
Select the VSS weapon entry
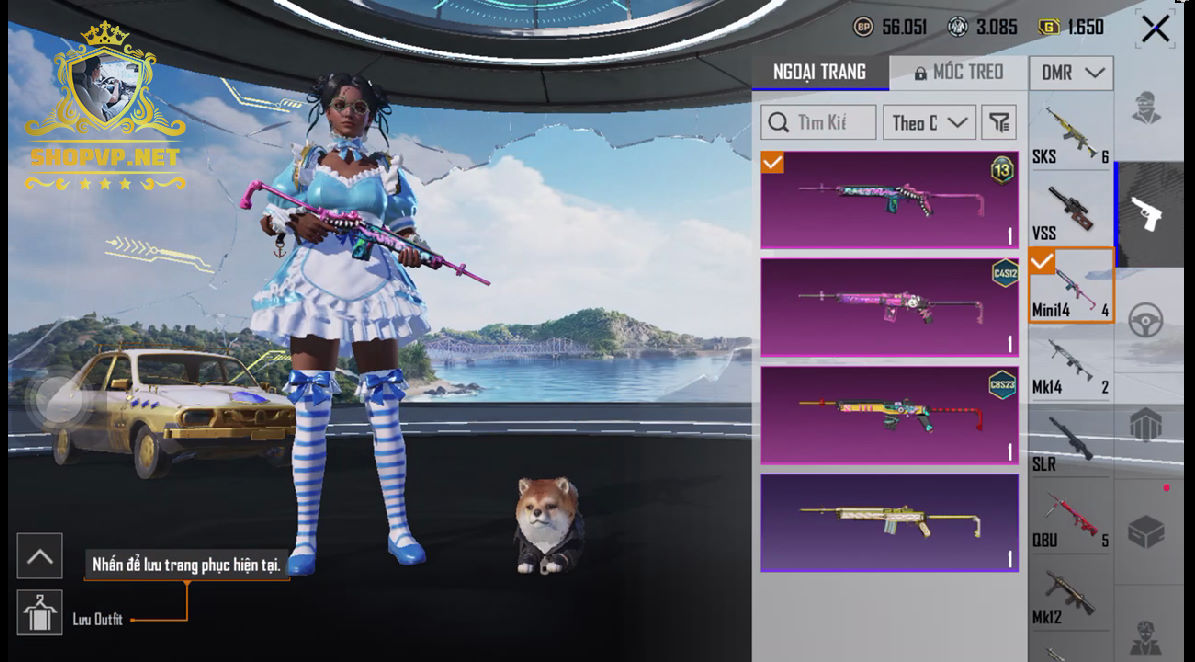click(x=1071, y=209)
